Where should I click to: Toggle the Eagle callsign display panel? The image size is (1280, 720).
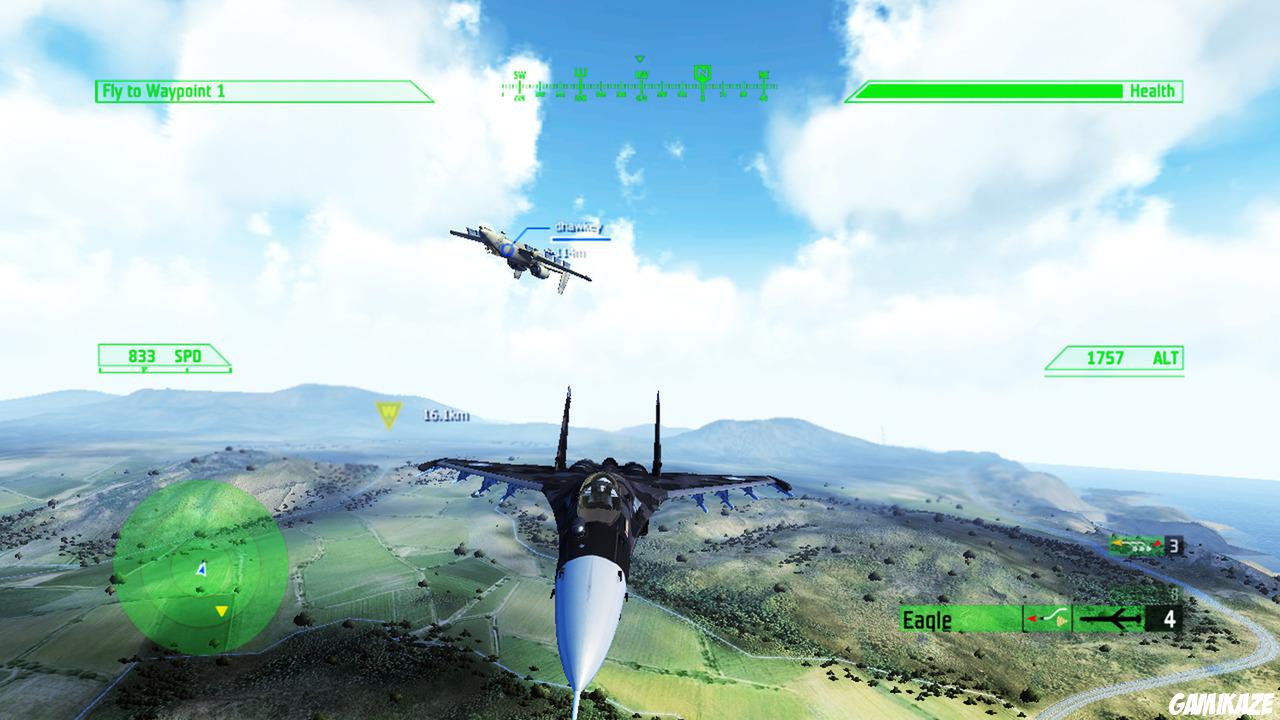(x=927, y=620)
